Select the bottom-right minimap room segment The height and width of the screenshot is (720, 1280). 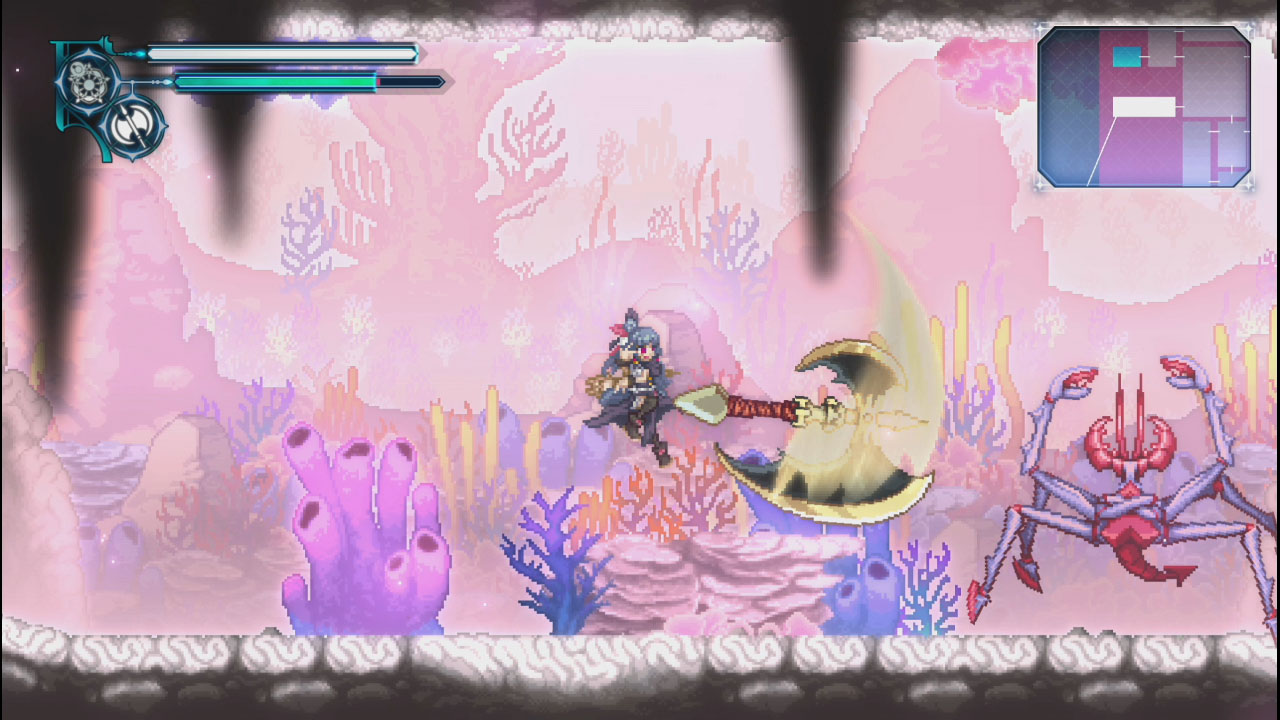[x=1230, y=145]
